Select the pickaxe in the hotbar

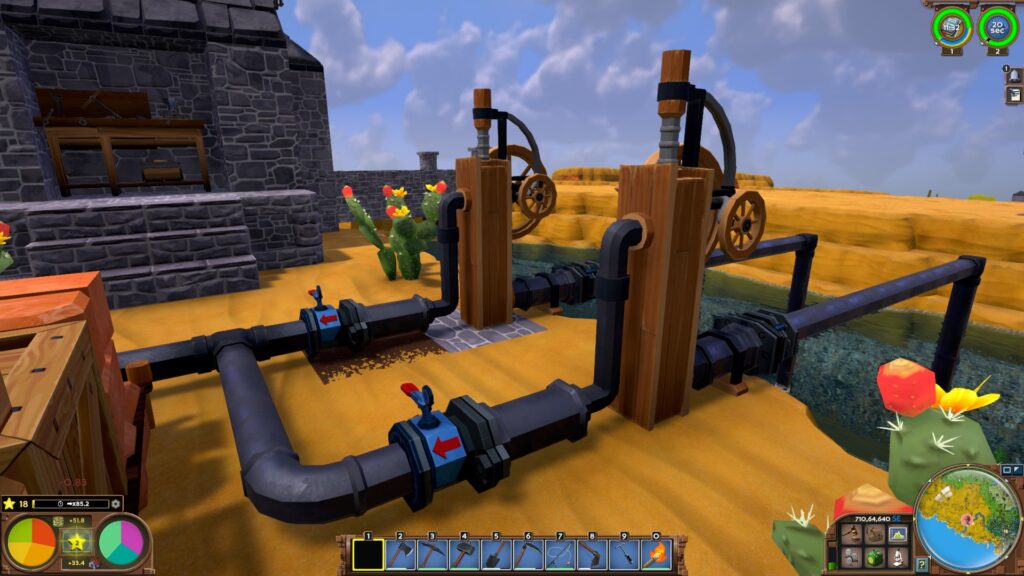(432, 553)
